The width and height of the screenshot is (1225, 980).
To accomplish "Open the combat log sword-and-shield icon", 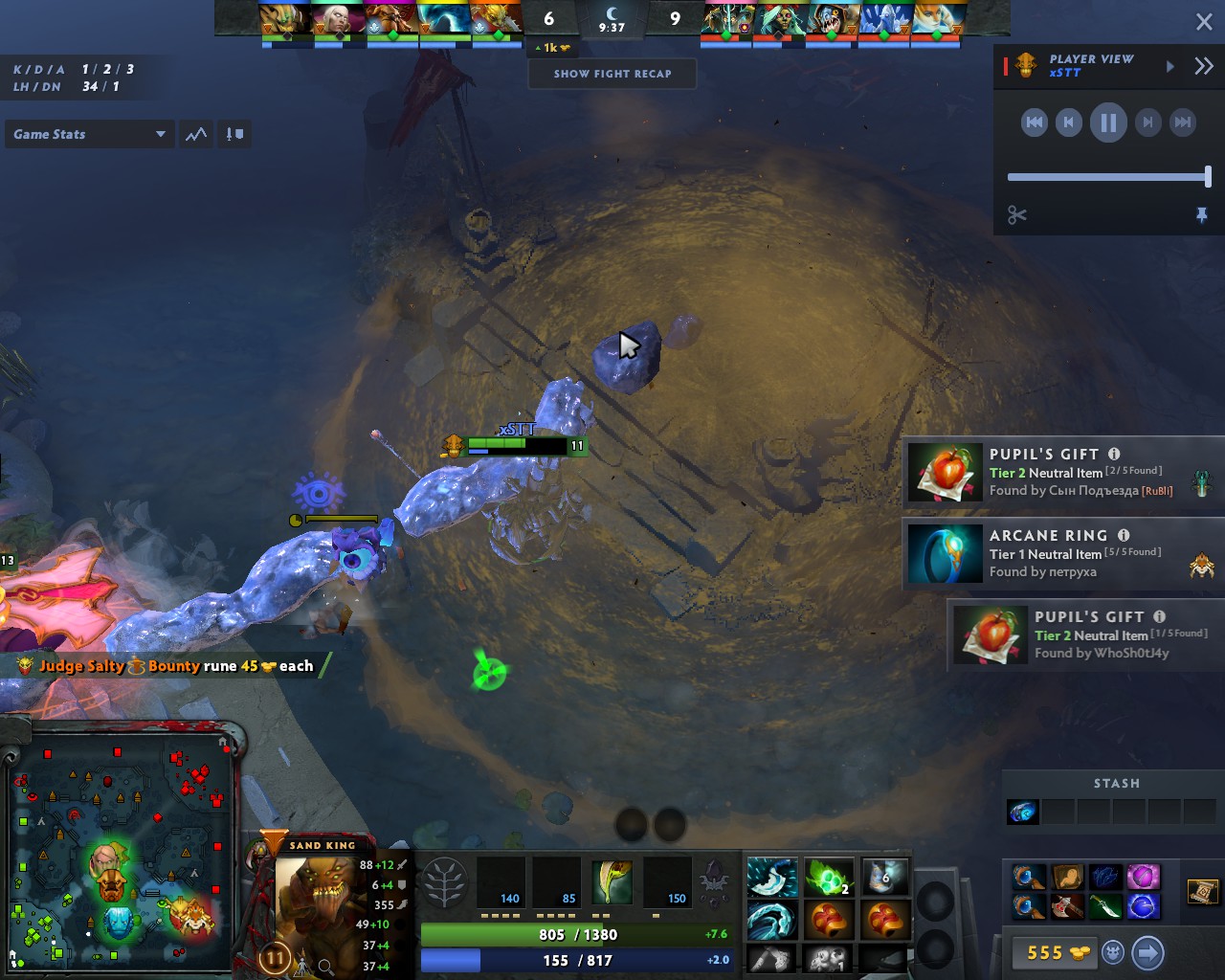I will 234,134.
